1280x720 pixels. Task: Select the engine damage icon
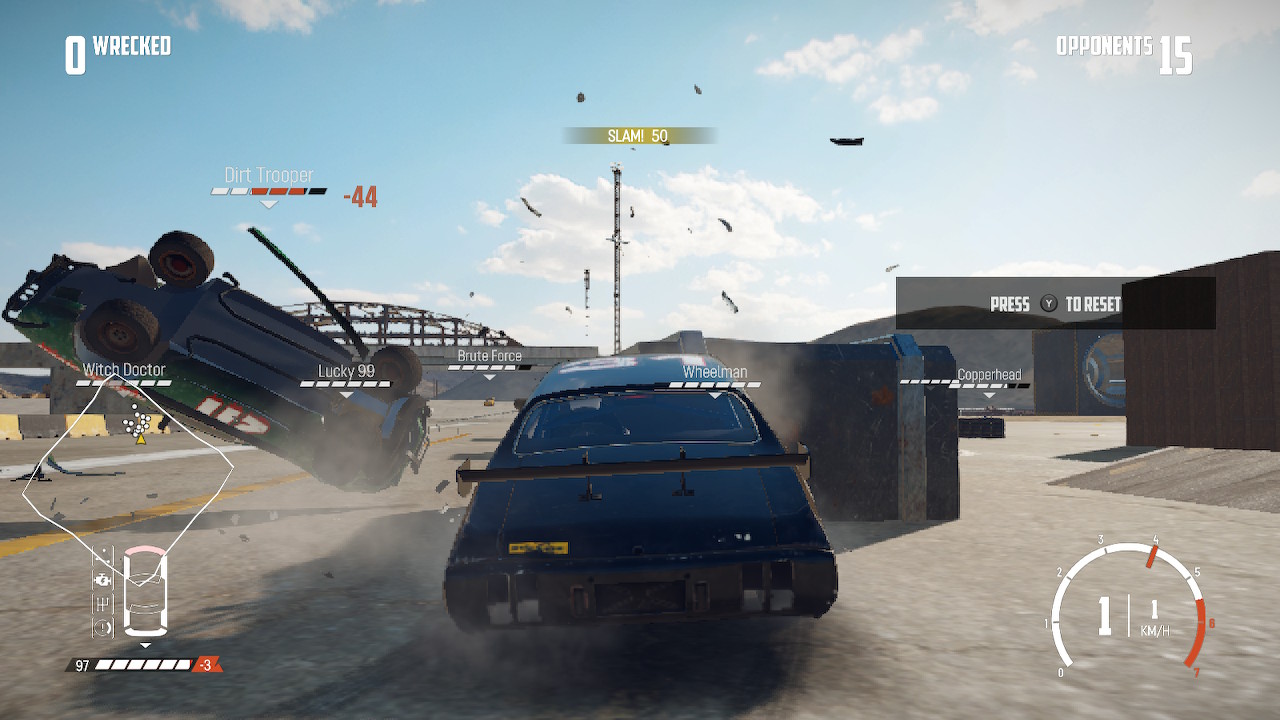(102, 578)
